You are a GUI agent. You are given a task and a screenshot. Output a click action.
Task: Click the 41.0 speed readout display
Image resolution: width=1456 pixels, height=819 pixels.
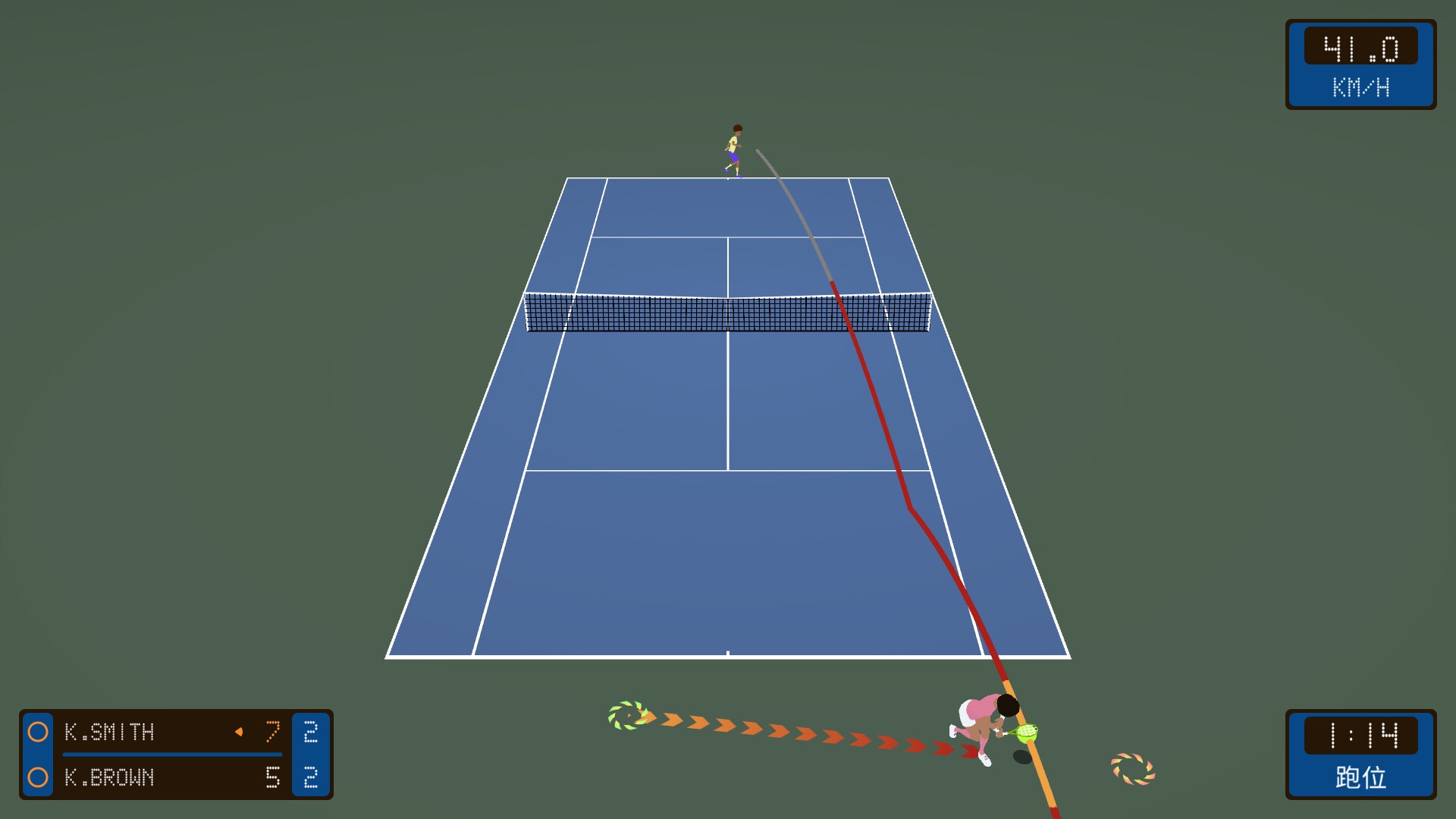coord(1360,47)
